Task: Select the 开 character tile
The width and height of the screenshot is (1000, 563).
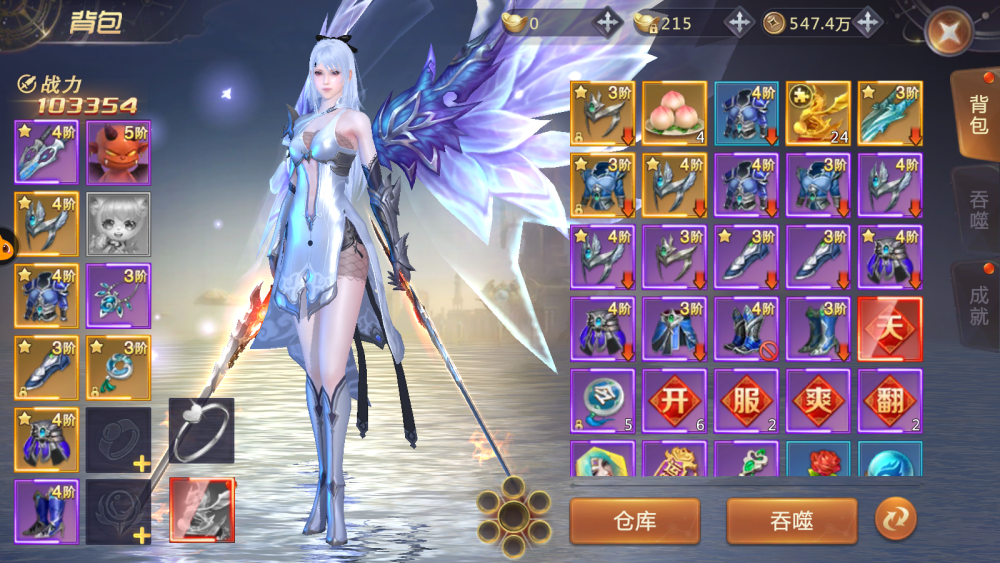Action: [674, 401]
